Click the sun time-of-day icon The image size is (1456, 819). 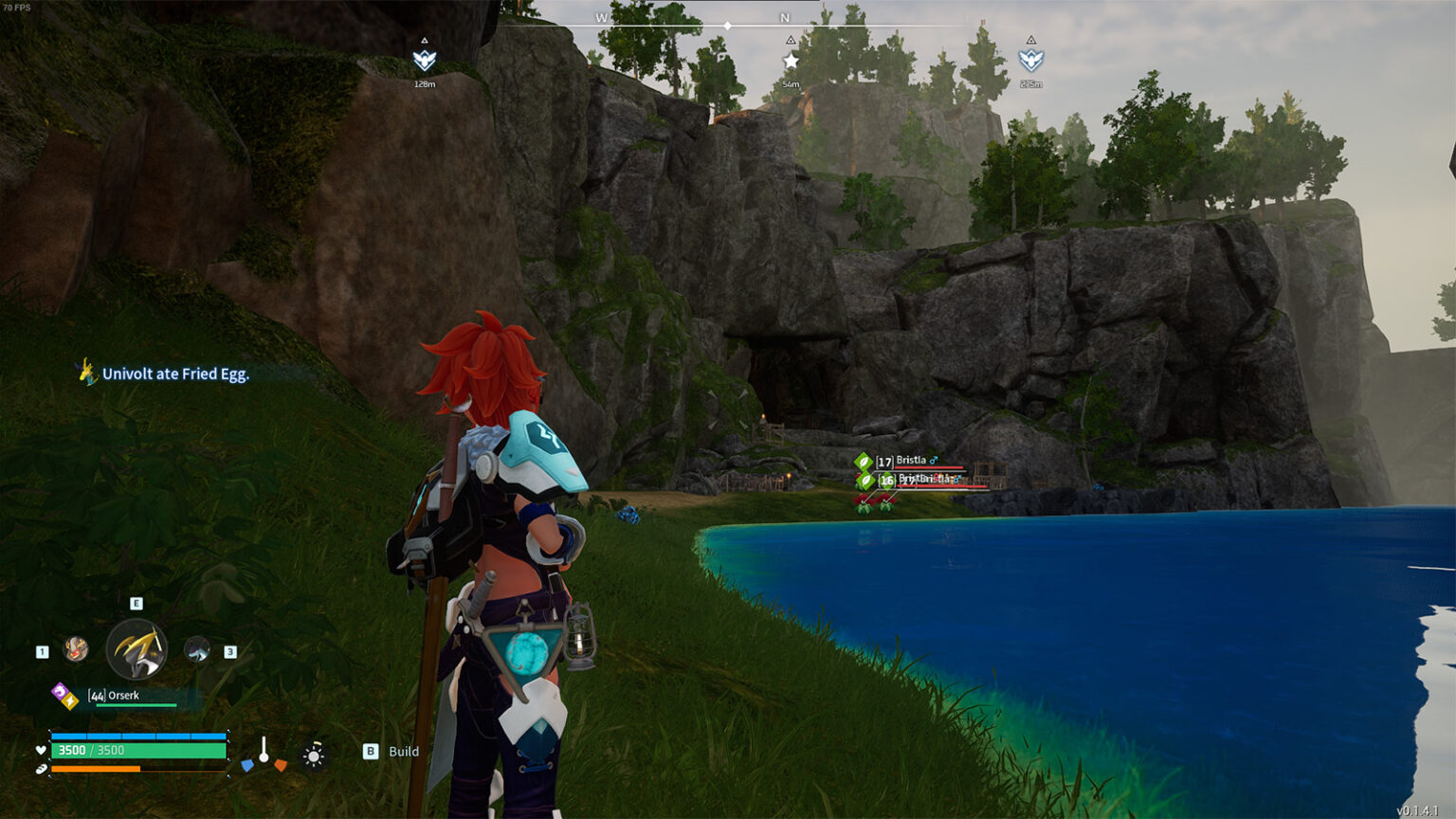pos(314,755)
